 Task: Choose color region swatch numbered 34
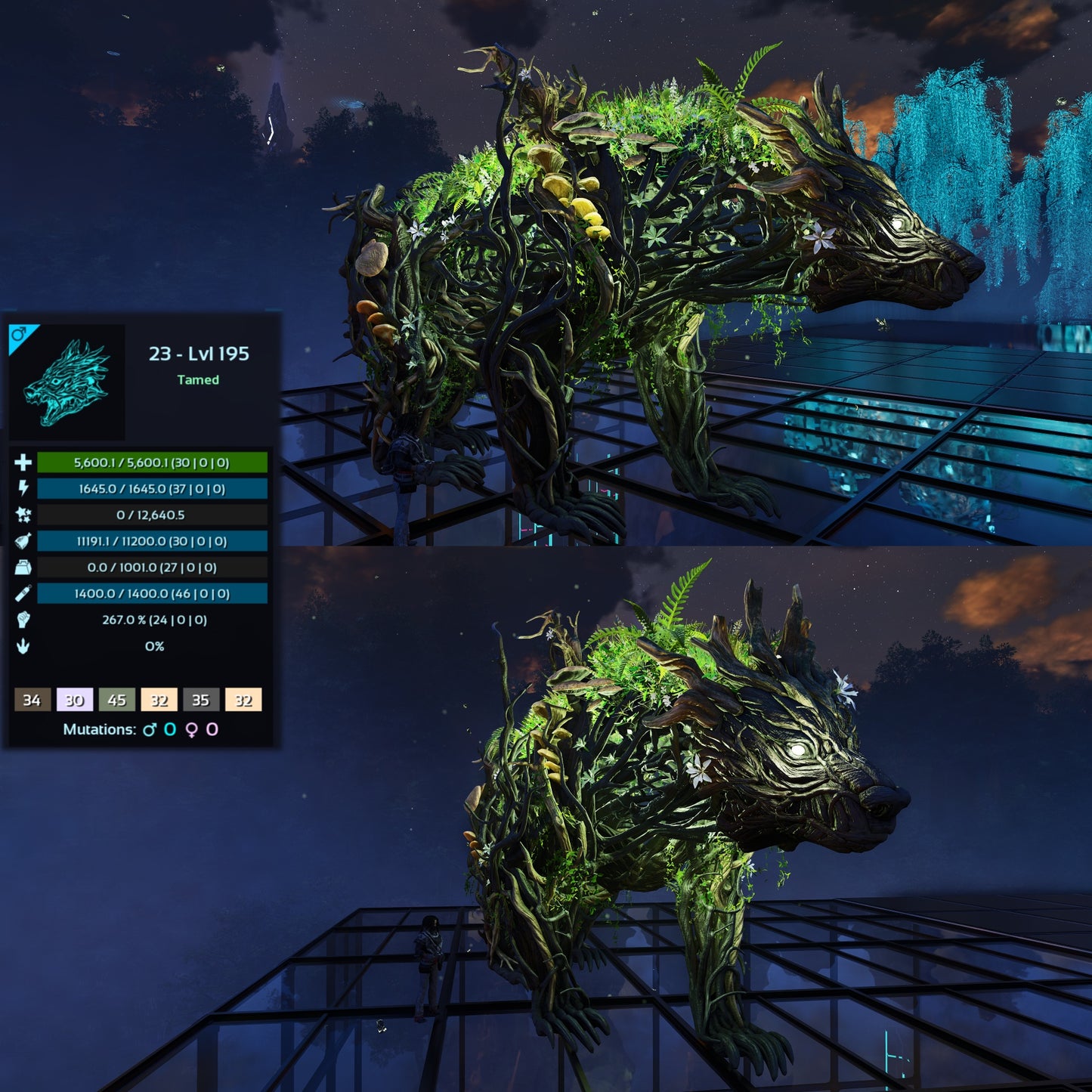(x=32, y=700)
